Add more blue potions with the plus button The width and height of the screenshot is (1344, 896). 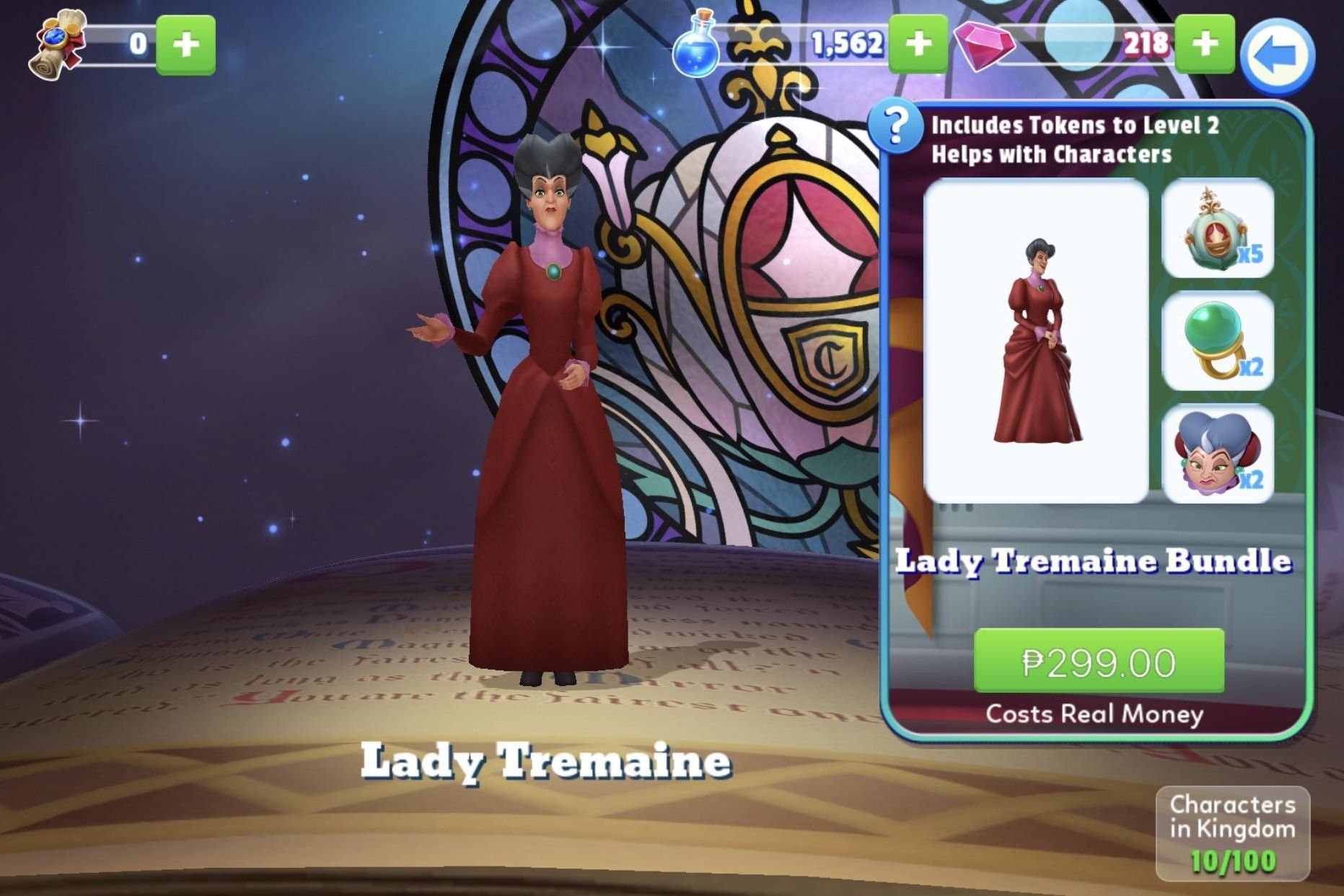click(917, 44)
